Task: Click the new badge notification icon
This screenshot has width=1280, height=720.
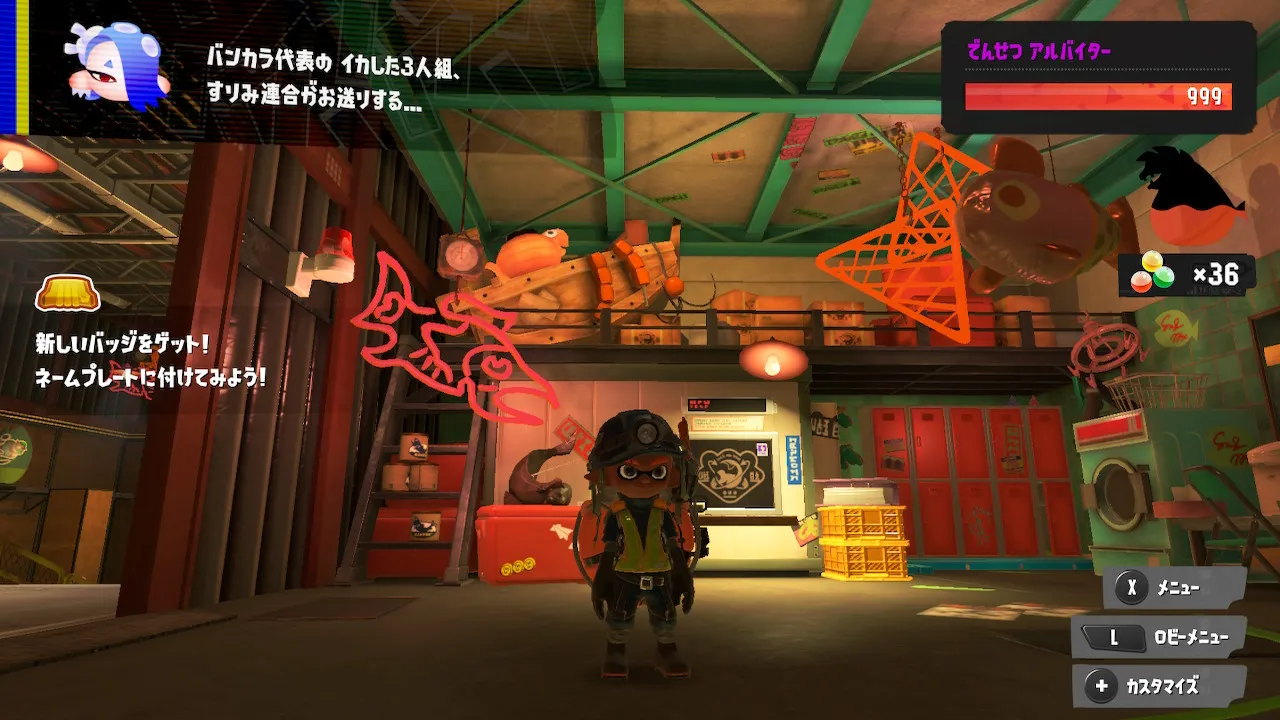Action: point(68,295)
